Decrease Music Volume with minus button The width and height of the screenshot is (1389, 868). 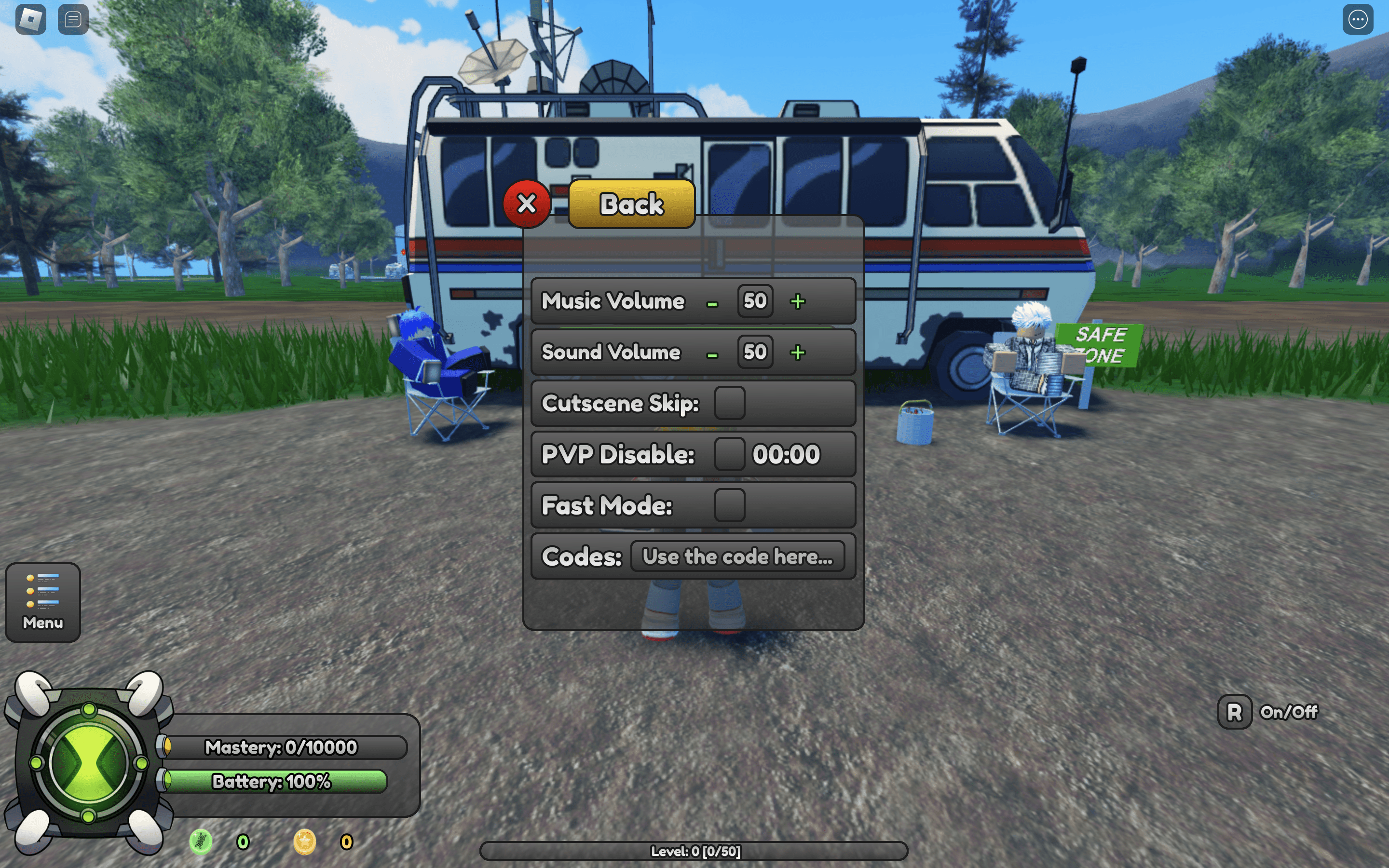point(712,303)
